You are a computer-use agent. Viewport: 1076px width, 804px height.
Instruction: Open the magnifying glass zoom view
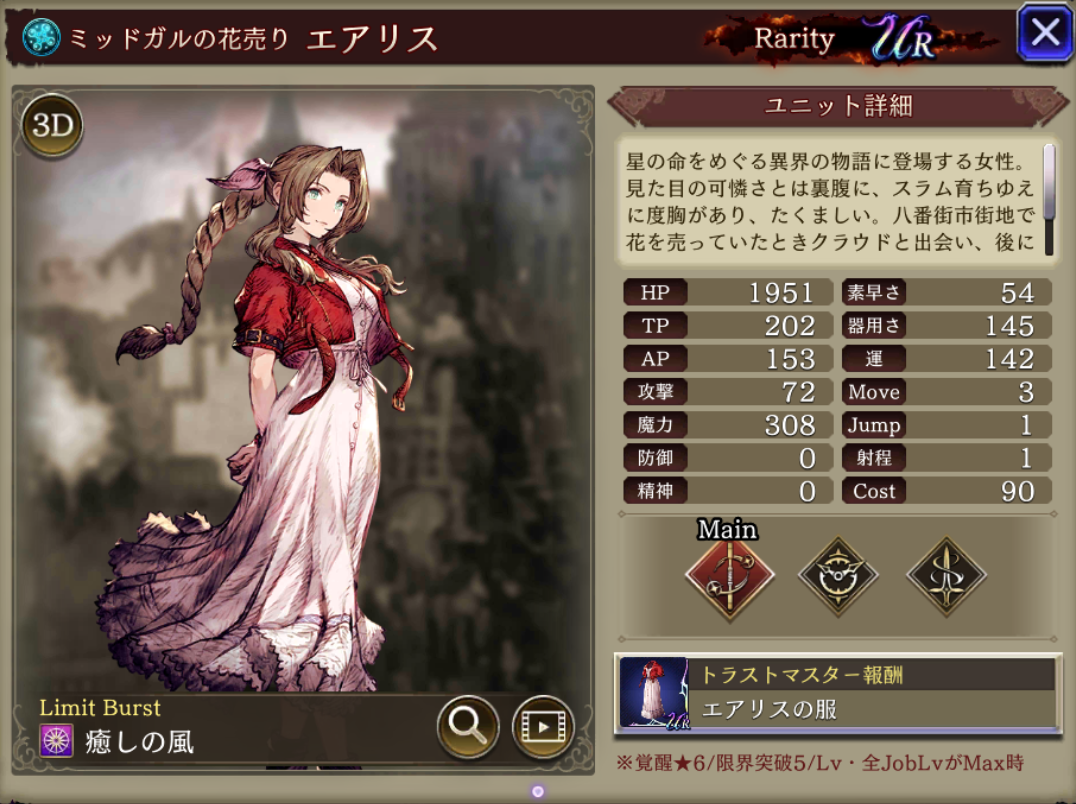468,725
